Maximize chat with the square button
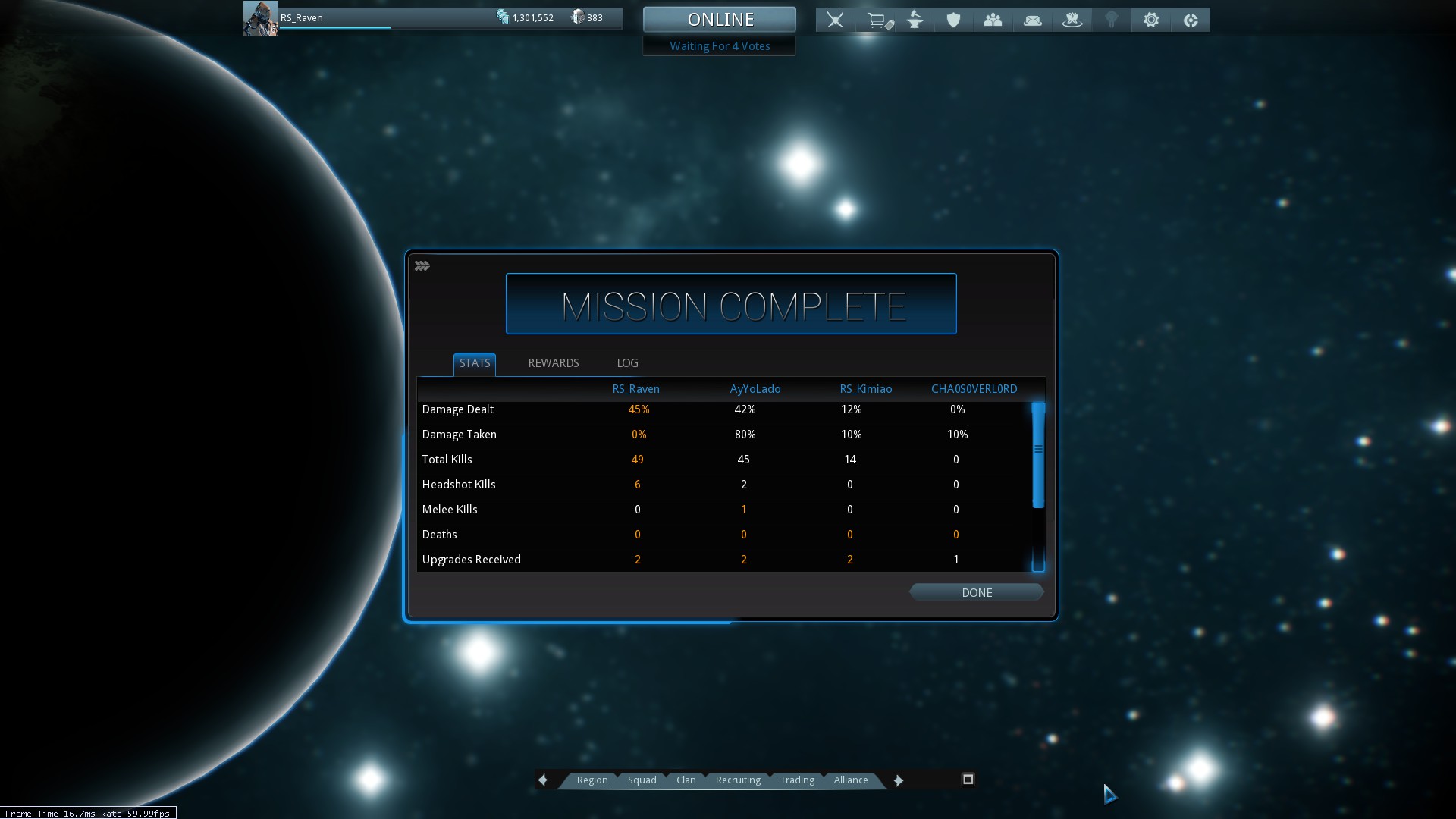1456x819 pixels. click(968, 780)
